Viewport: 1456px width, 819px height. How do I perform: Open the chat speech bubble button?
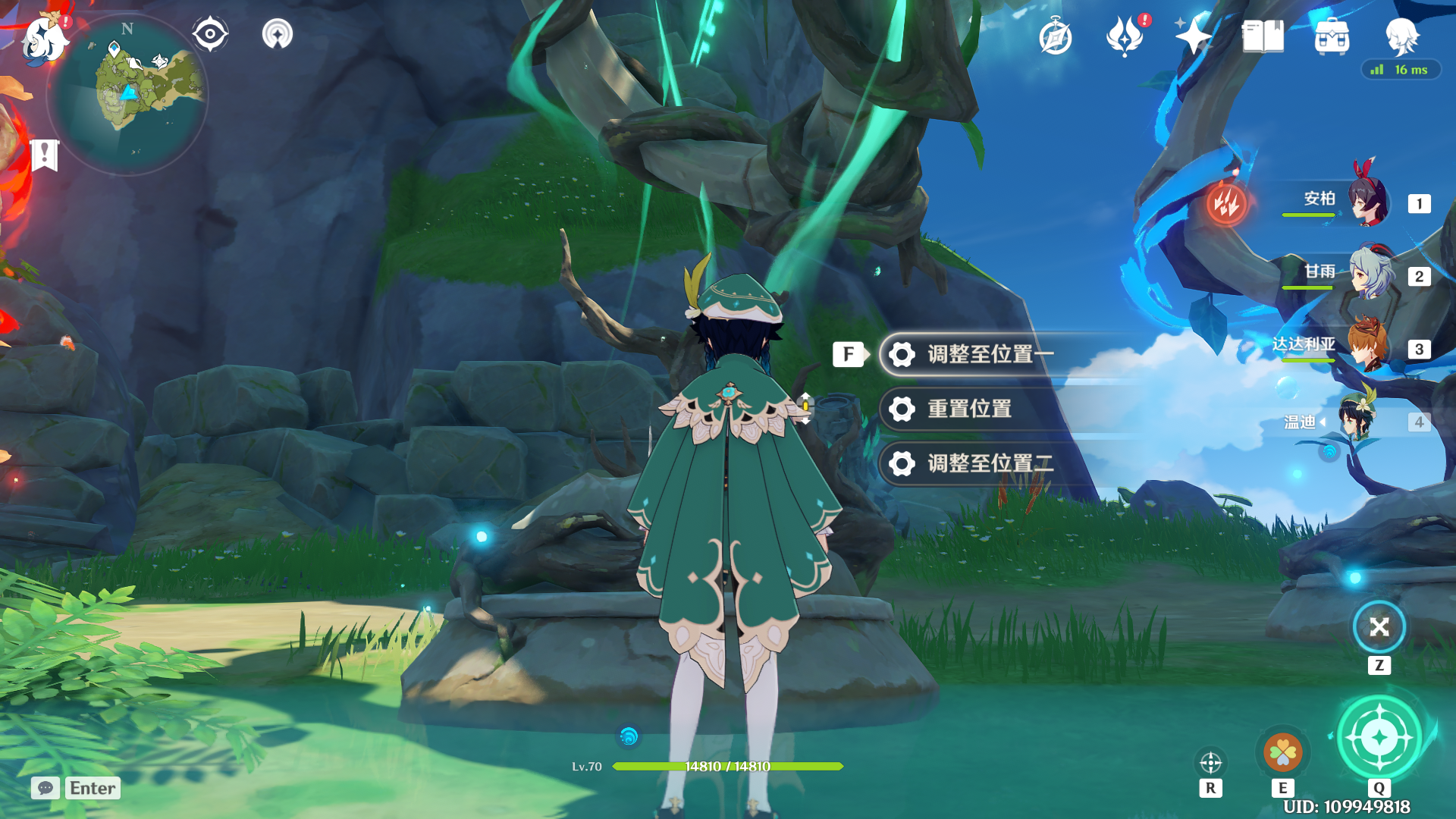pos(45,788)
